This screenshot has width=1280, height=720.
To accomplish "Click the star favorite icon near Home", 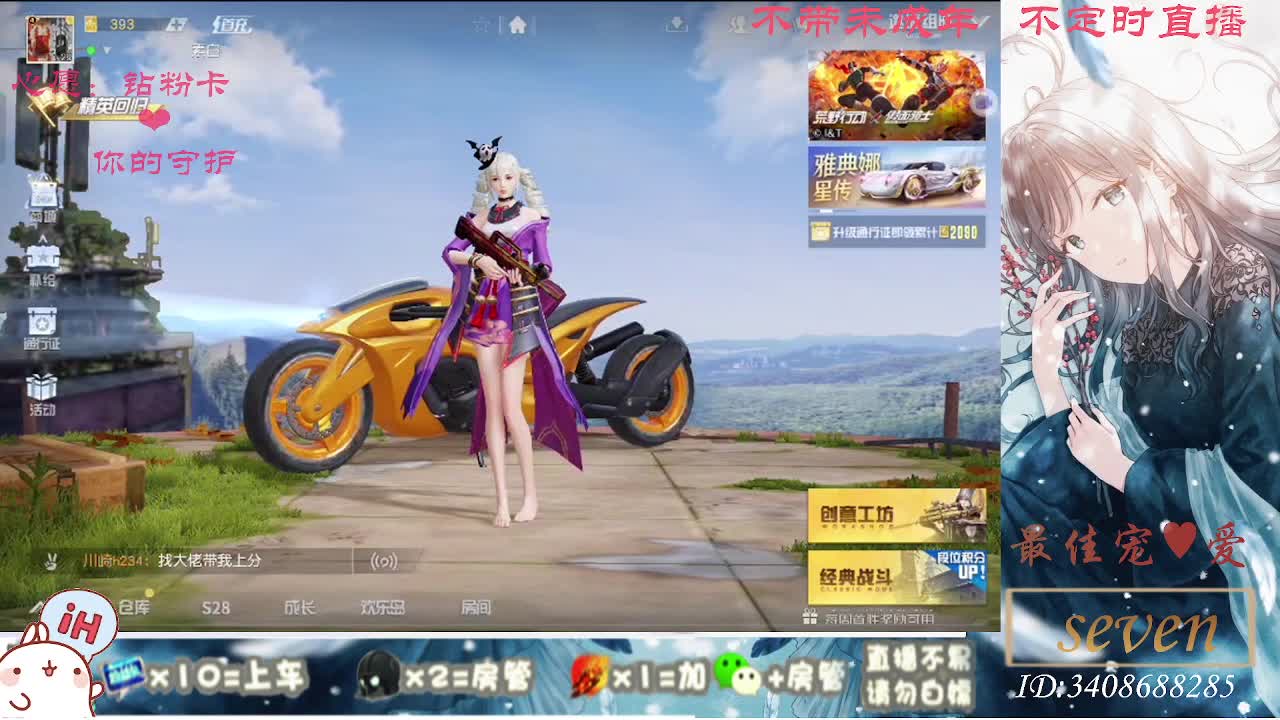I will 481,25.
